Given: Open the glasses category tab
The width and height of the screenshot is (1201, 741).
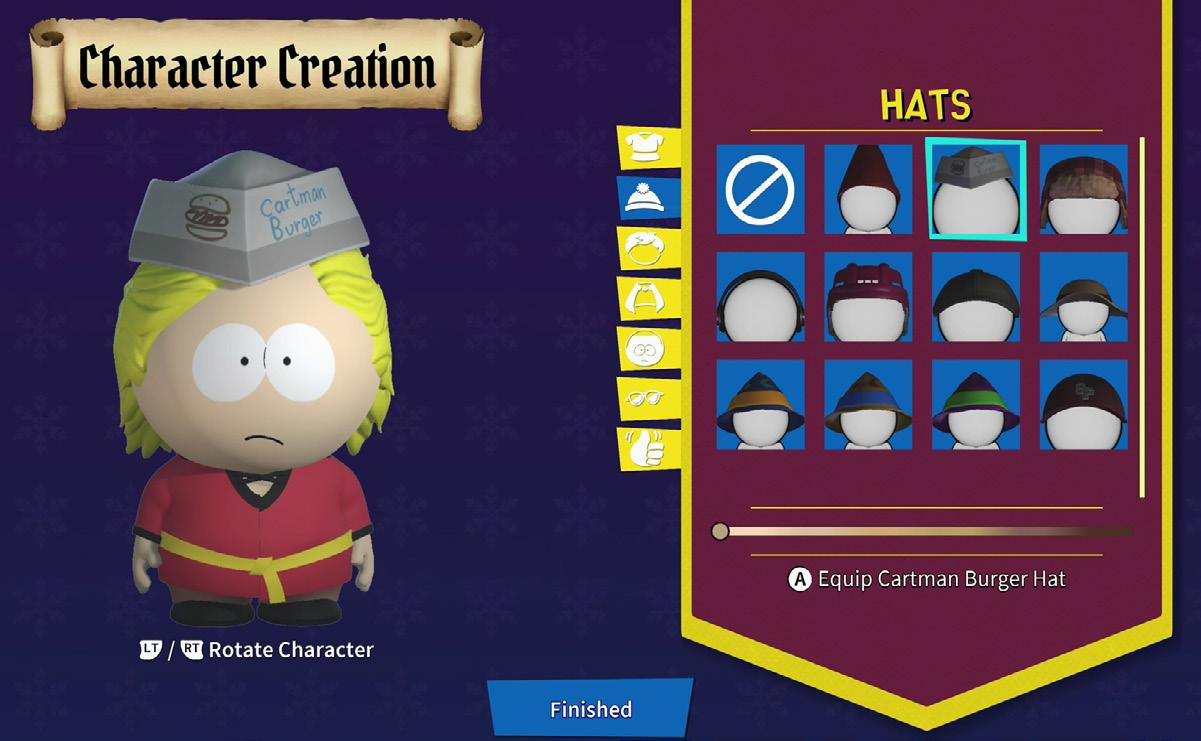Looking at the screenshot, I should 646,399.
